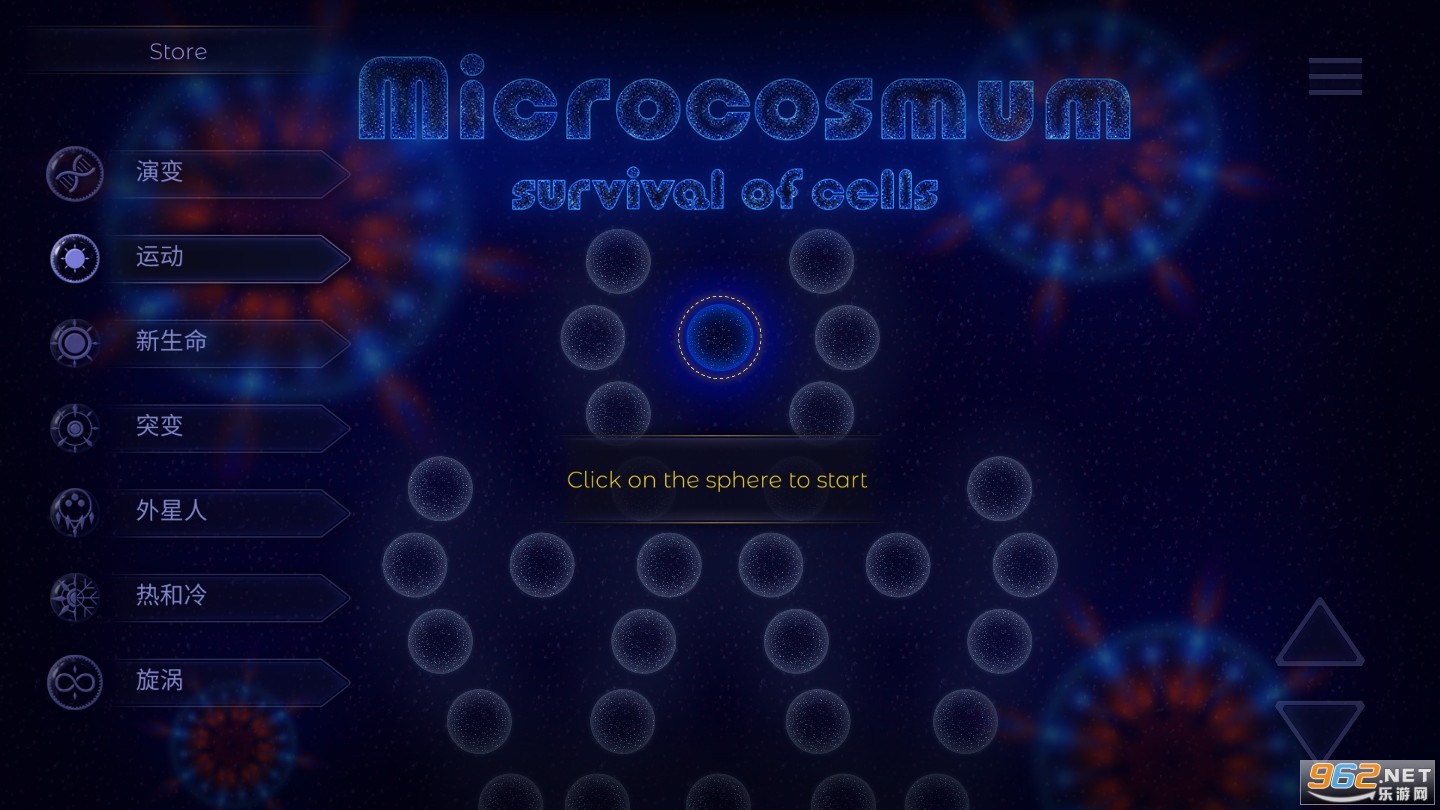This screenshot has width=1440, height=810.
Task: Click the glowing 运动 movement mode icon
Action: 74,258
